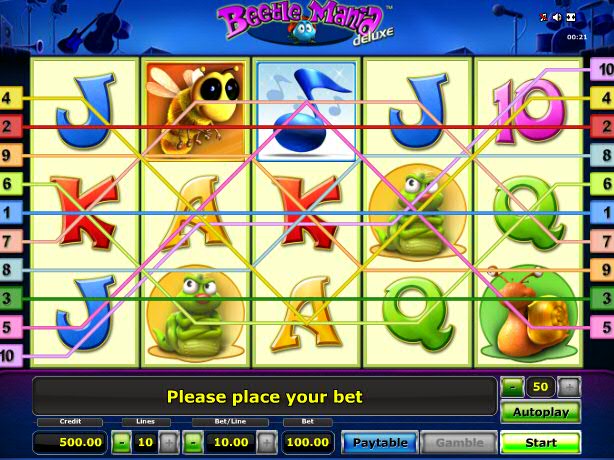Switch to fullscreen mode
This screenshot has width=614, height=460.
coord(571,17)
